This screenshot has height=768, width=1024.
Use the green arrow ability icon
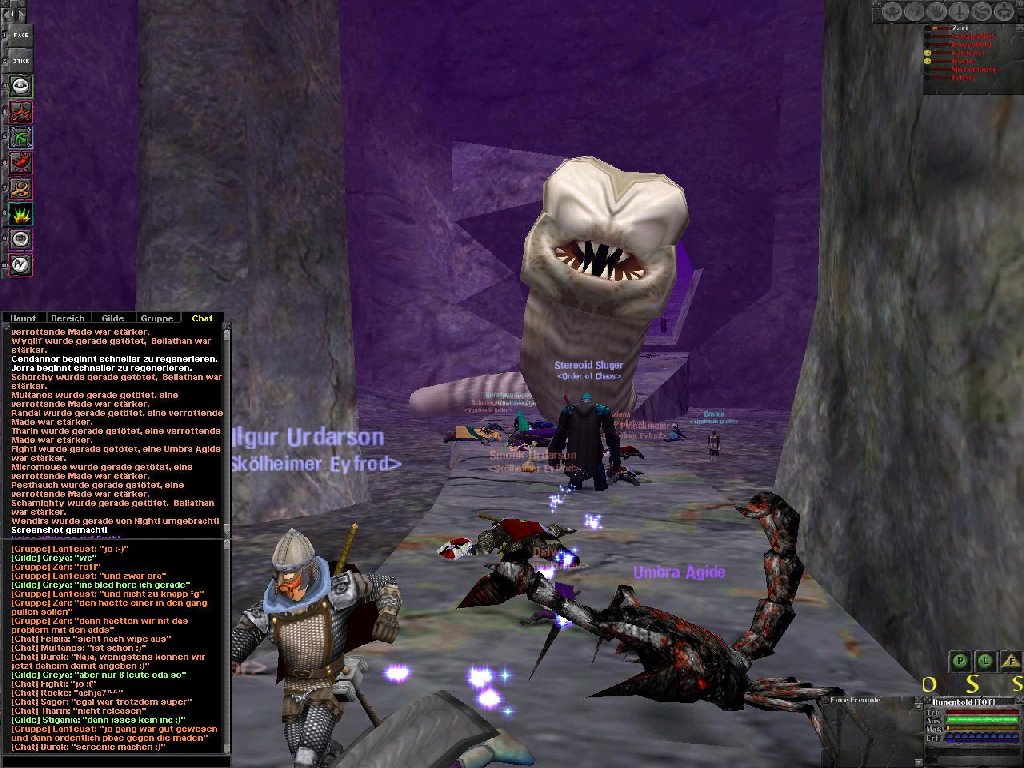[21, 137]
